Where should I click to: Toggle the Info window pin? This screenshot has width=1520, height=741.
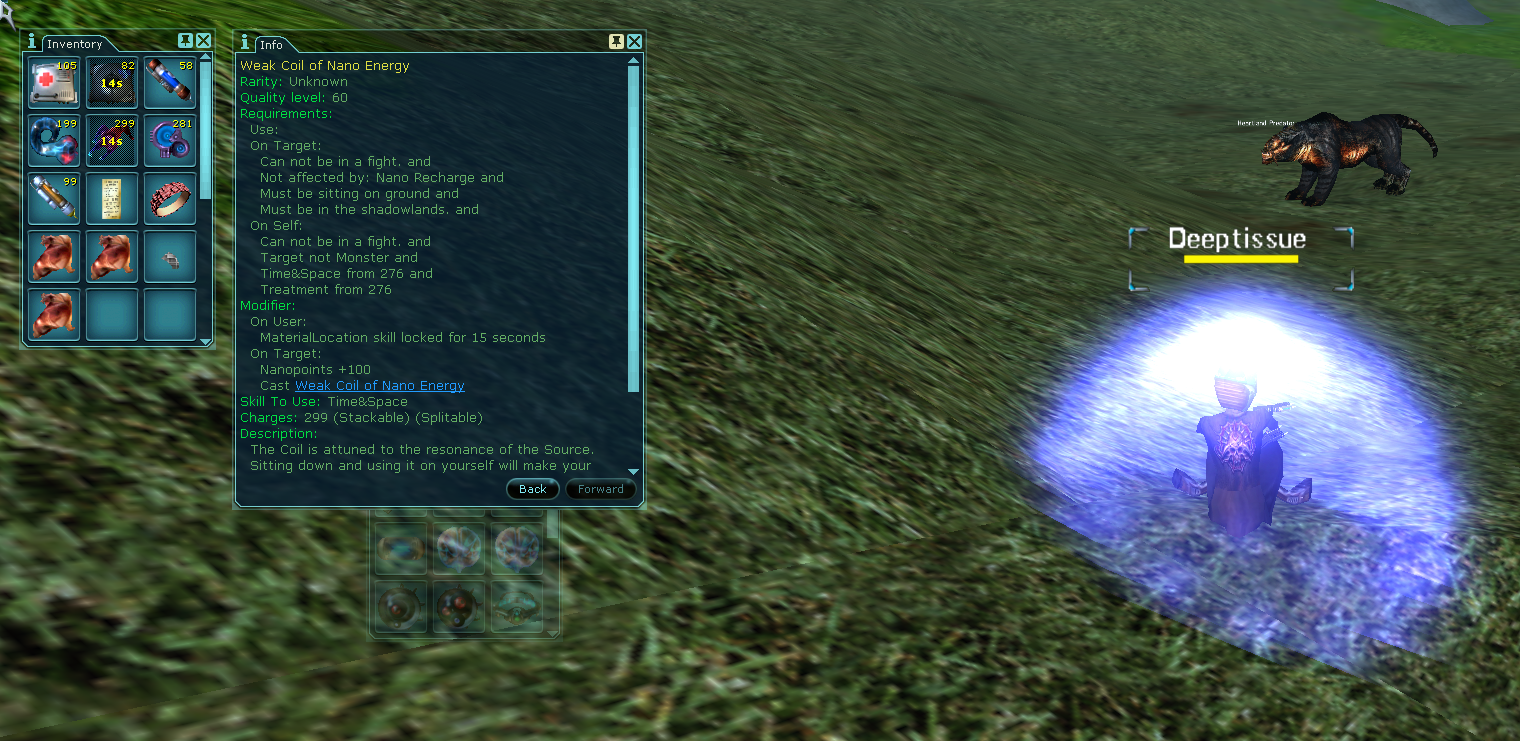[x=616, y=41]
